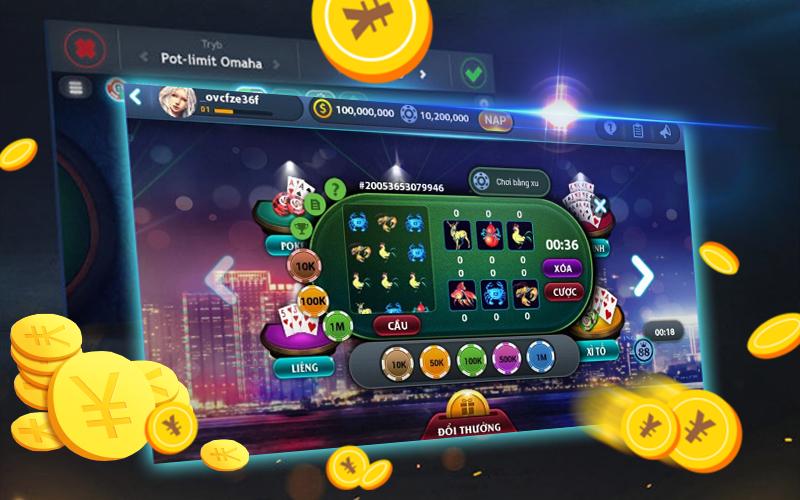Bet on the red gourd tile
Viewport: 800px width, 500px height.
pos(491,236)
